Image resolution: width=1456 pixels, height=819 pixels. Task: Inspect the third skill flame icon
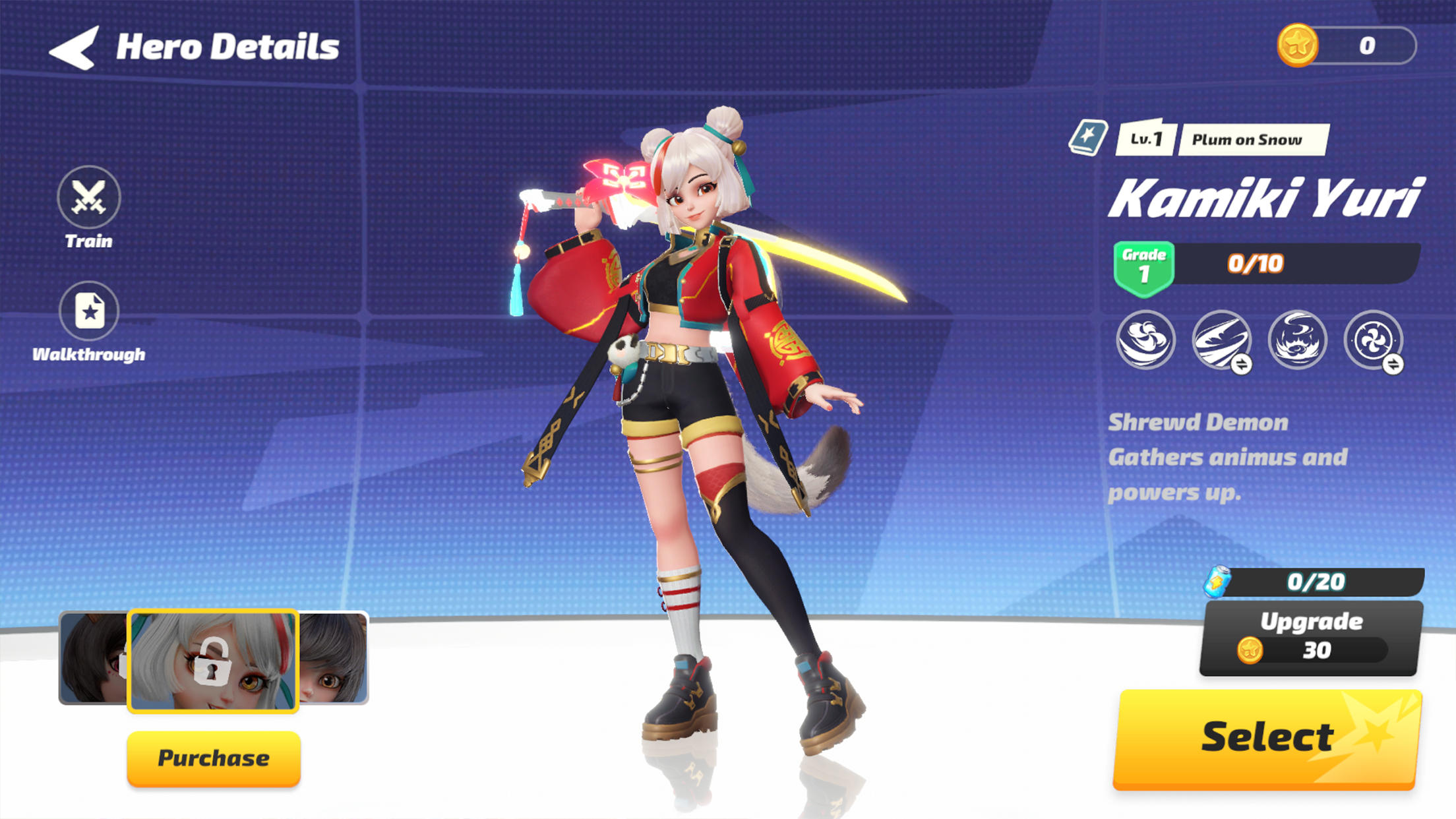pyautogui.click(x=1297, y=342)
